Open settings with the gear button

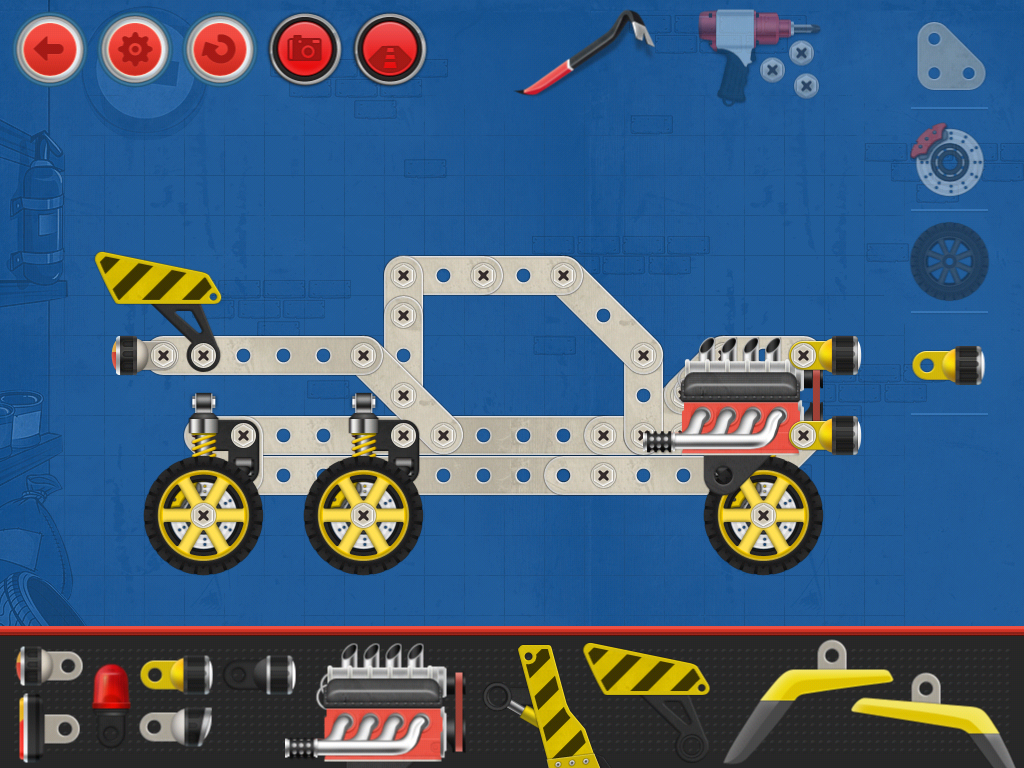(x=134, y=48)
